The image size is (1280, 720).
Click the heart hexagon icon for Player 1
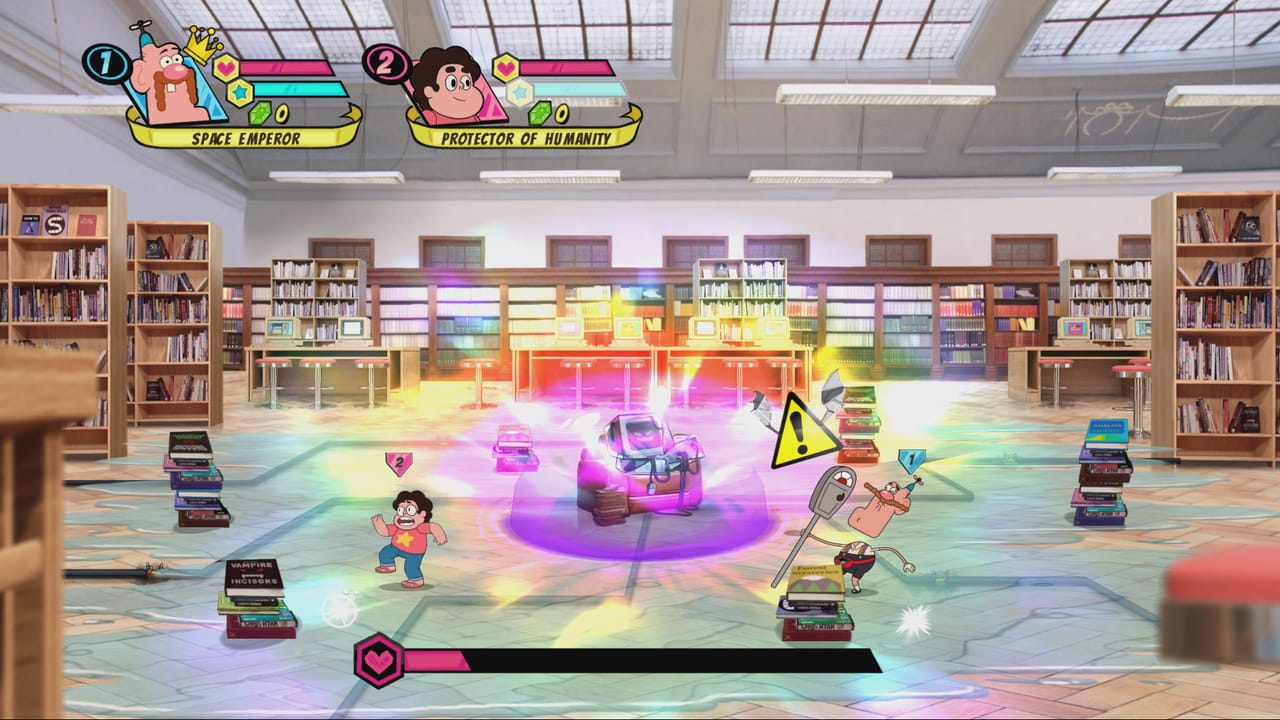[x=226, y=68]
